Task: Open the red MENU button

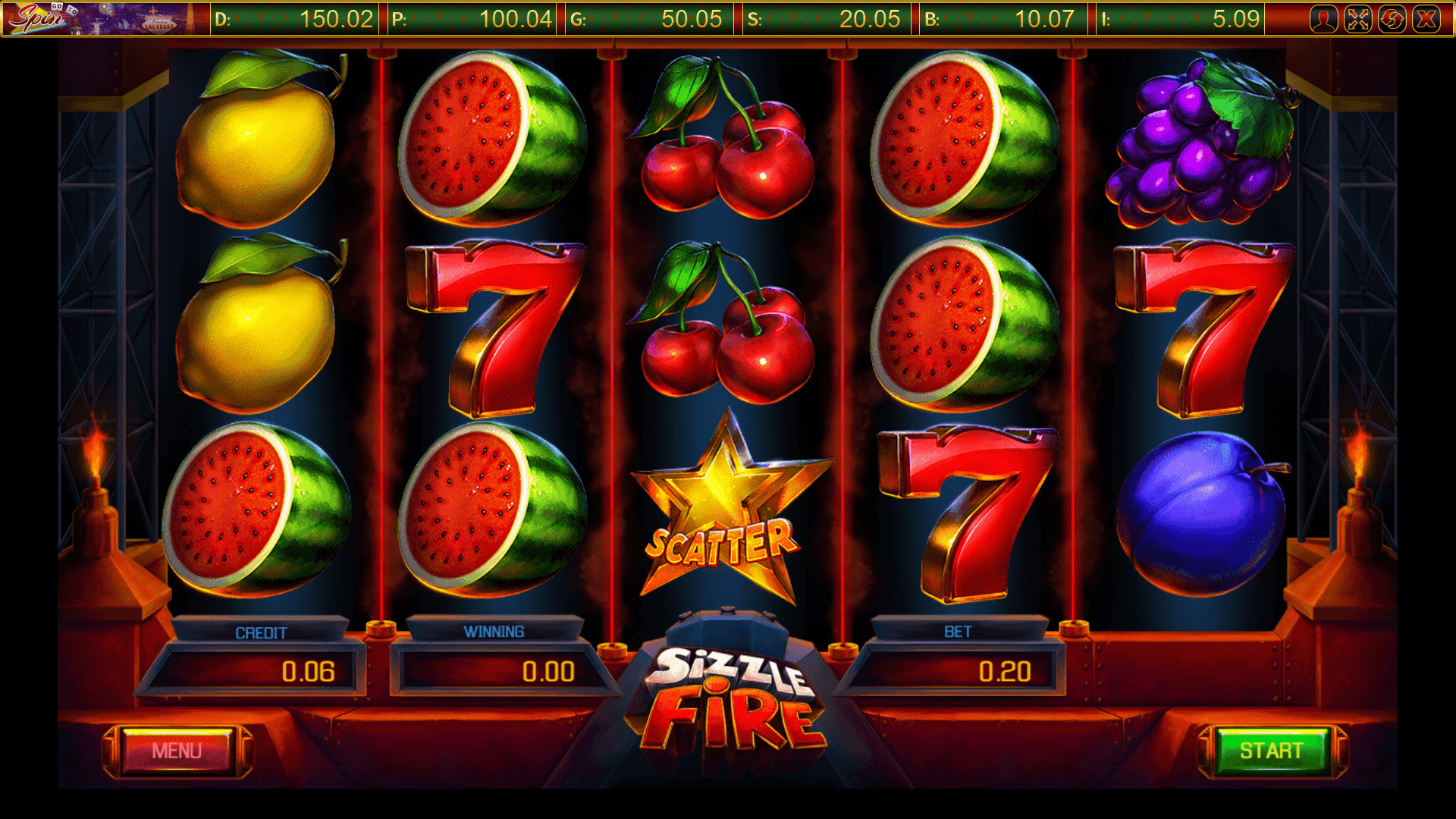Action: click(x=177, y=751)
